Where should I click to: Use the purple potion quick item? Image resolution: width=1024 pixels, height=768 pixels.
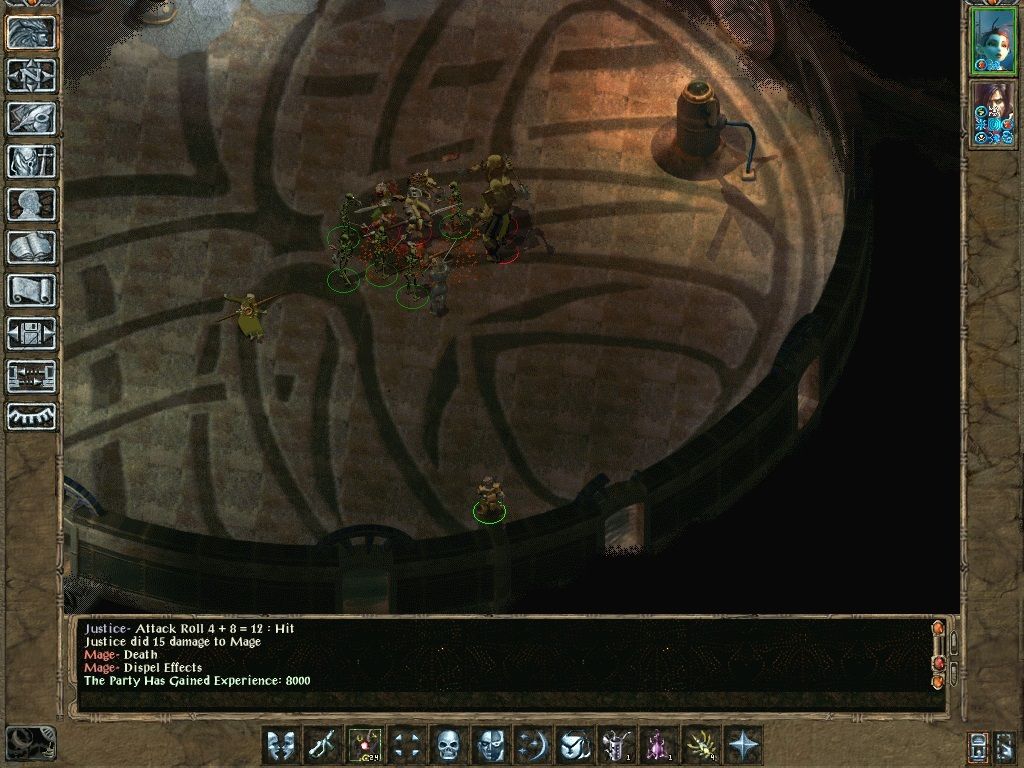[x=658, y=745]
